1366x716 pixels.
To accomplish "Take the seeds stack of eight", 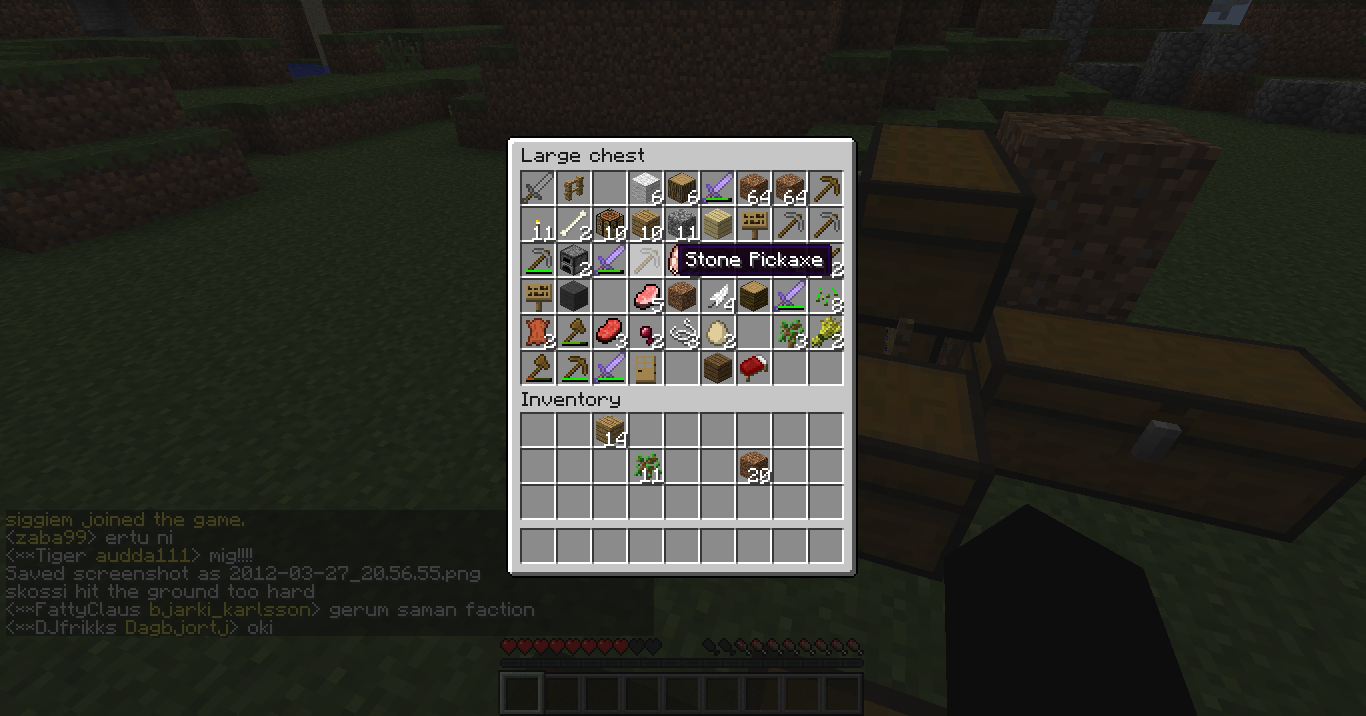I will 825,297.
